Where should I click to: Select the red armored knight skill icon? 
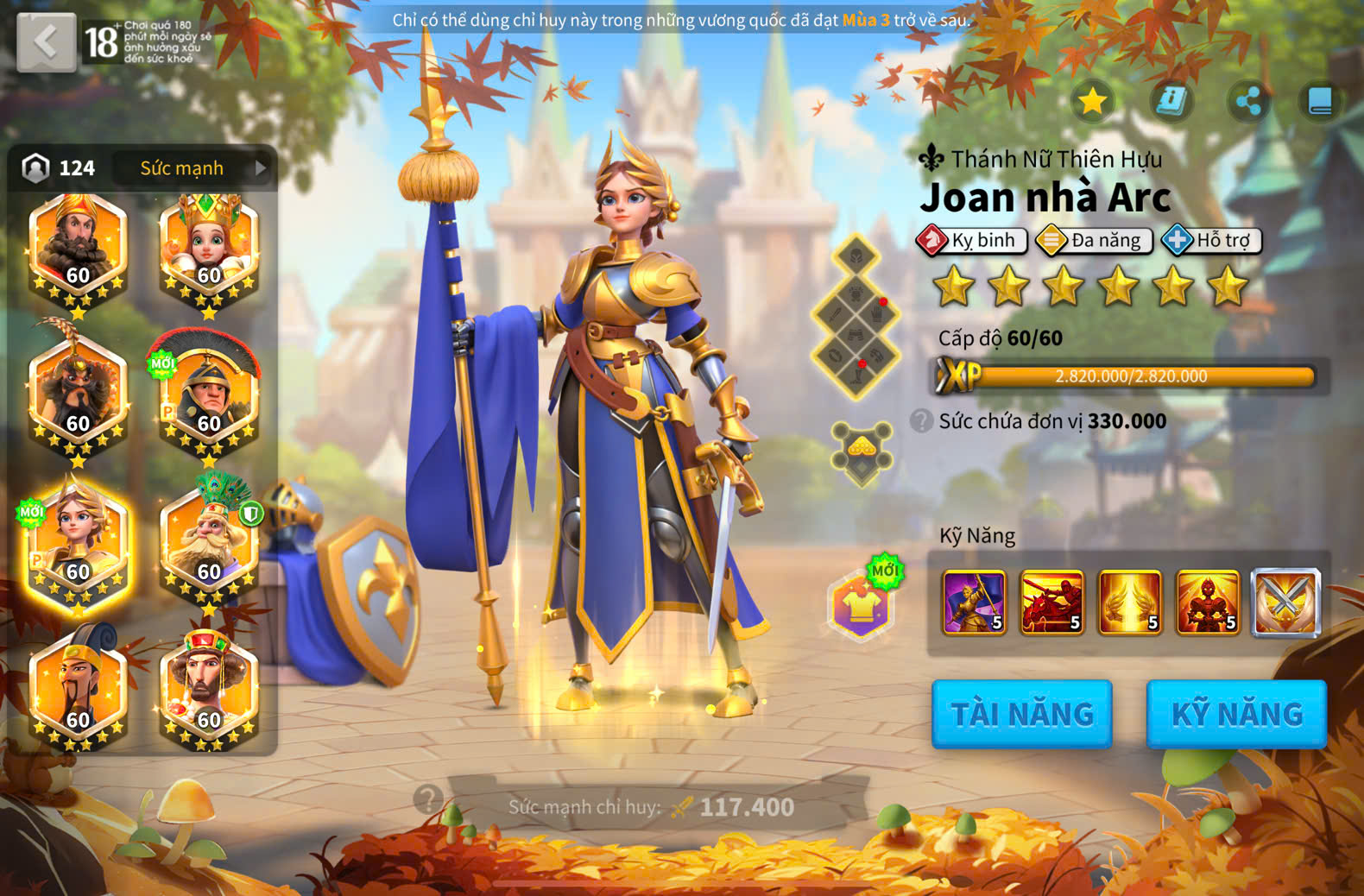pos(1207,603)
